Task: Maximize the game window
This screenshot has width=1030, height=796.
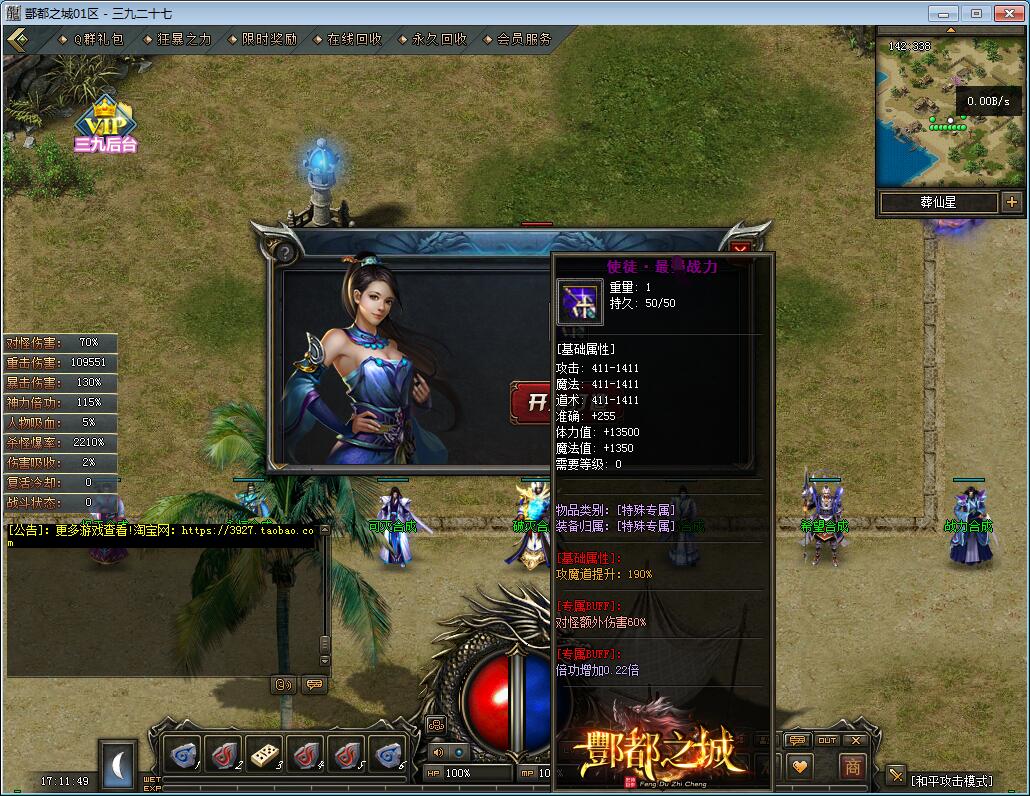Action: click(x=977, y=13)
